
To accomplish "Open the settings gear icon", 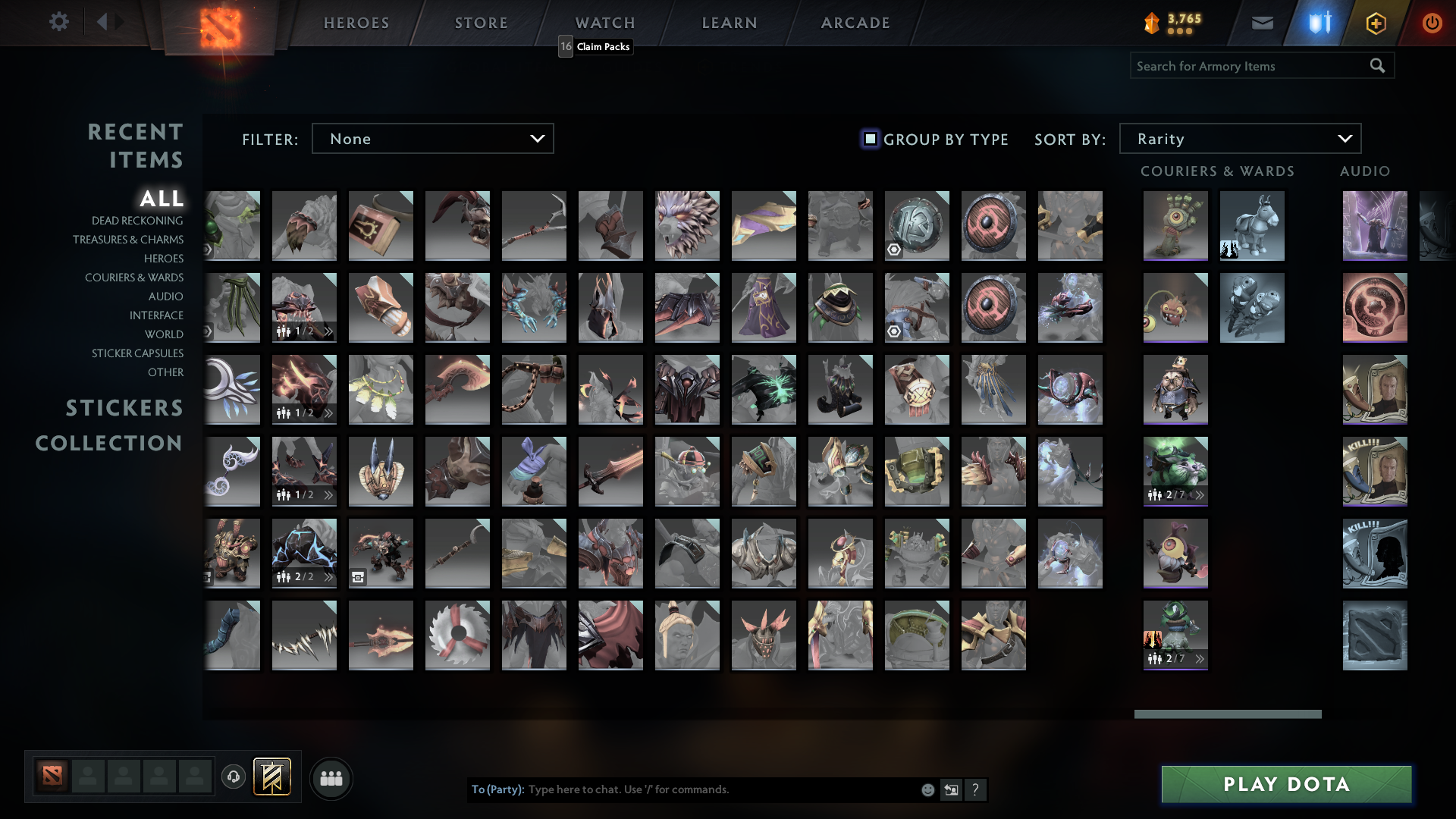I will (x=59, y=22).
